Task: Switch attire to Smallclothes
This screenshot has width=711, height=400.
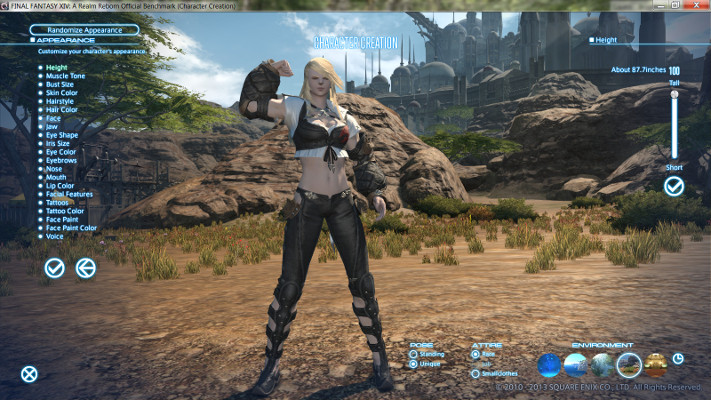Action: click(x=475, y=374)
